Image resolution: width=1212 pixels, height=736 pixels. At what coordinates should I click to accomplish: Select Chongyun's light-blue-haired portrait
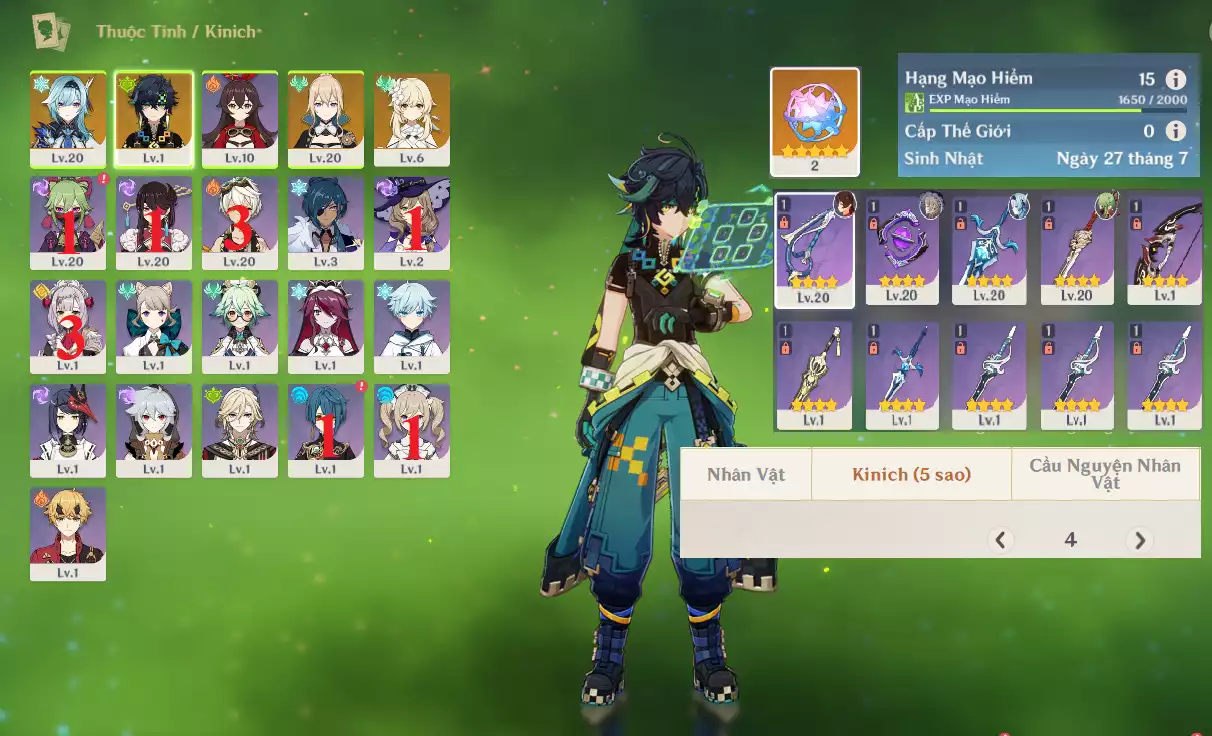412,326
